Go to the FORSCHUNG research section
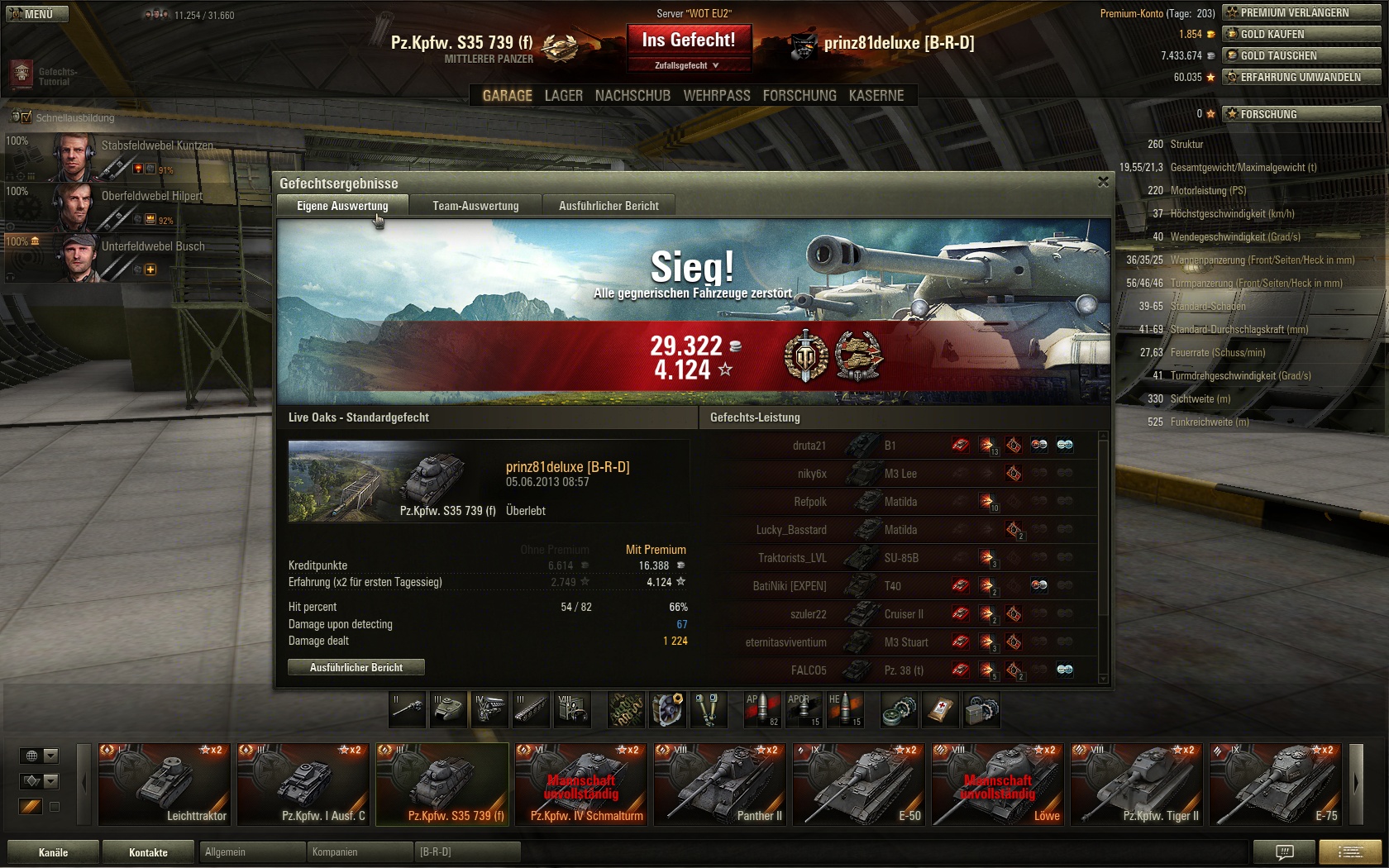Screen dimensions: 1389x868 pyautogui.click(x=799, y=96)
